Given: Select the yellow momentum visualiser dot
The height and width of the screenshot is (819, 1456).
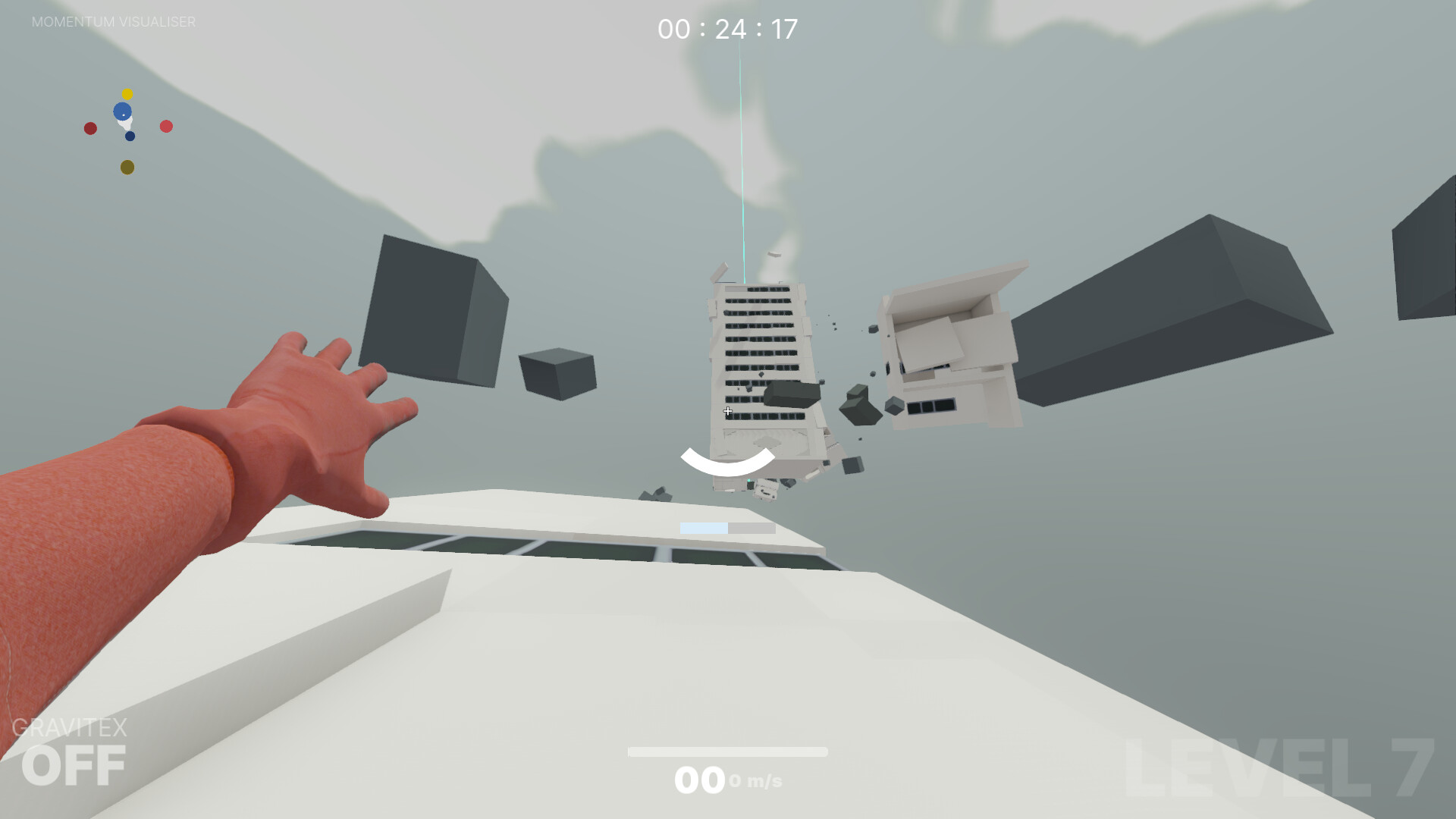Looking at the screenshot, I should (x=126, y=93).
